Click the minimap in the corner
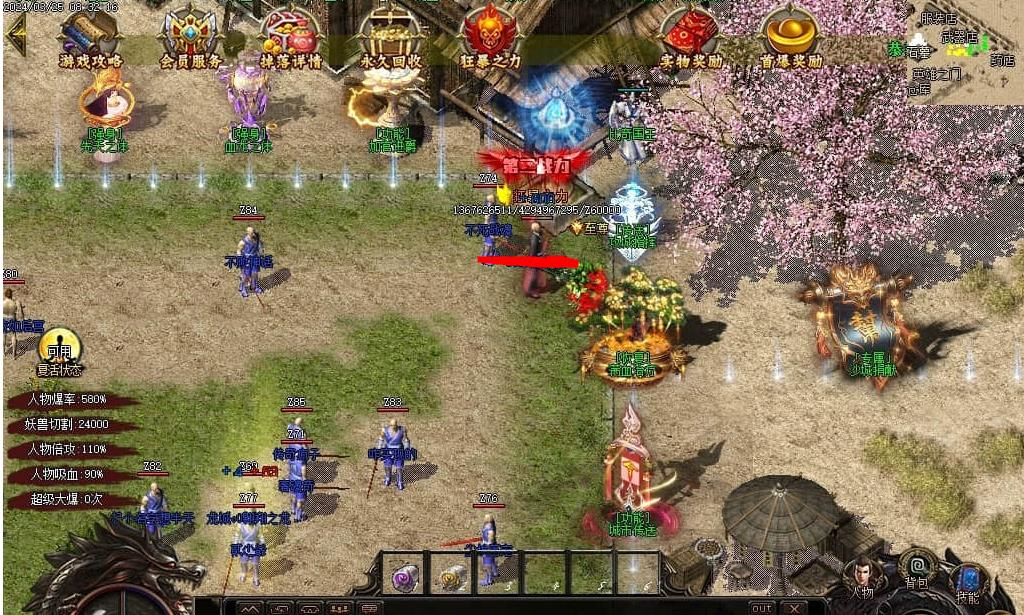The image size is (1024, 615). tap(960, 50)
